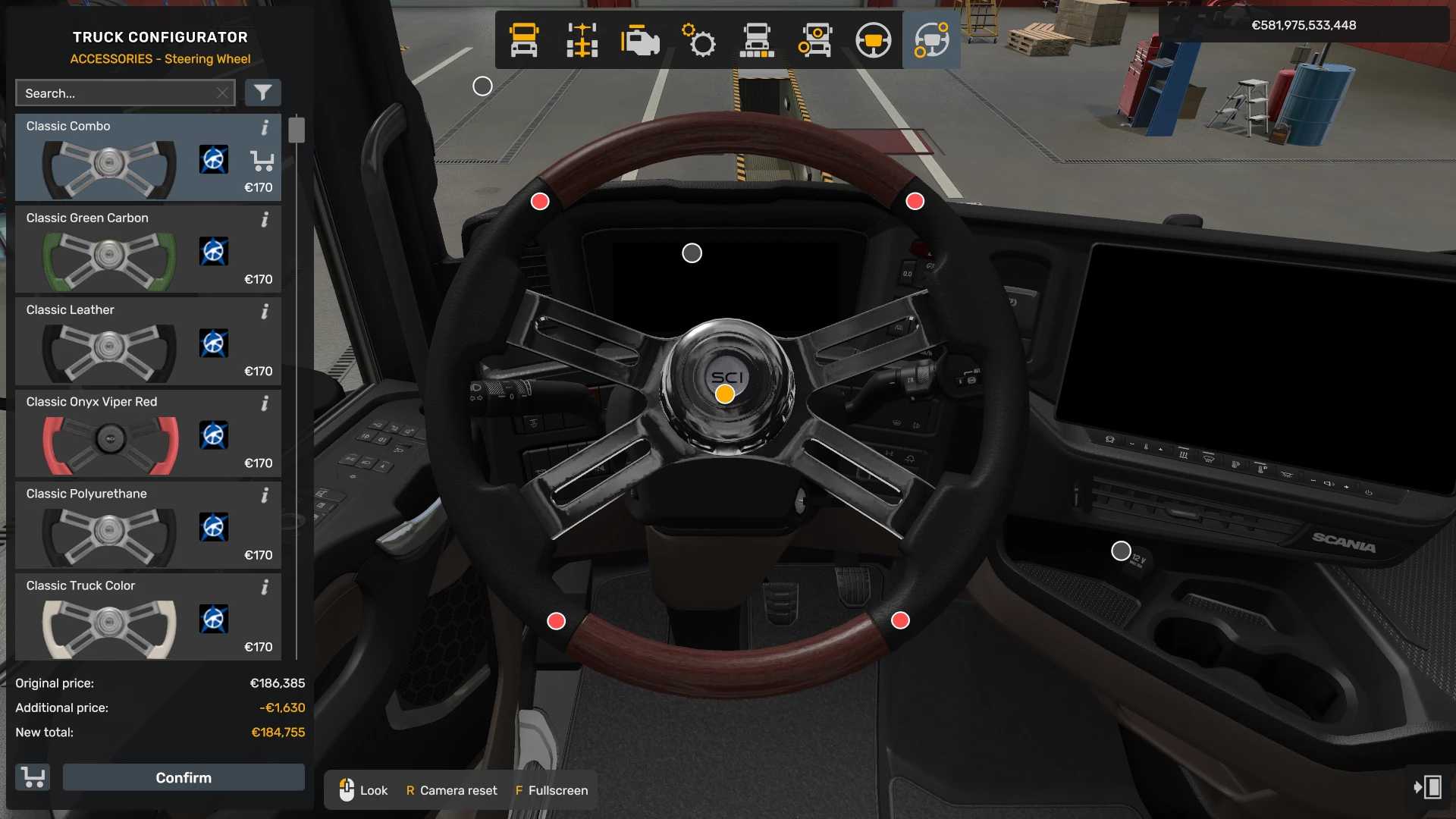The width and height of the screenshot is (1456, 819).
Task: Add Classic Combo wheel to cart
Action: [262, 160]
